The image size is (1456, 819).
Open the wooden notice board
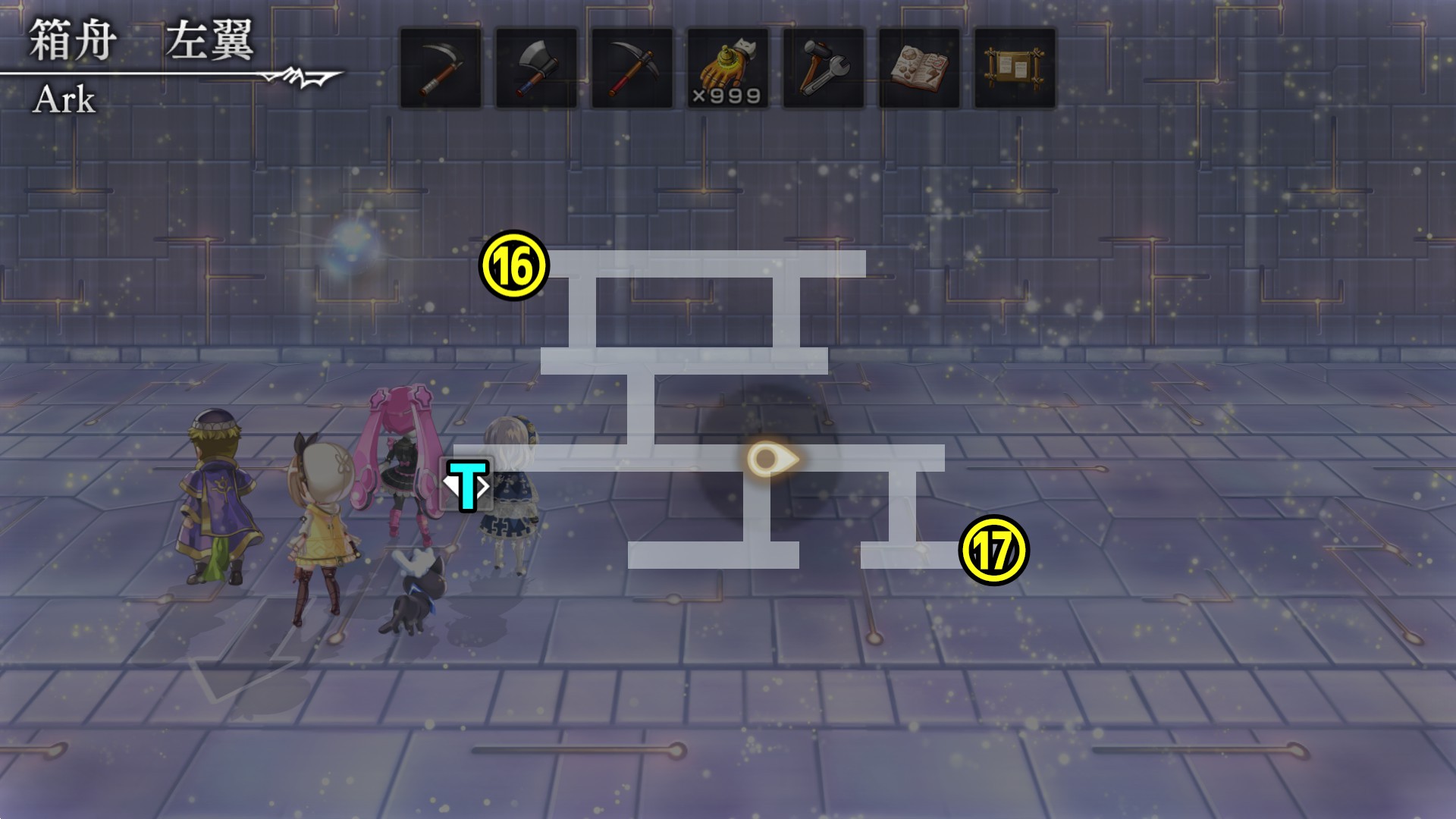click(1015, 68)
